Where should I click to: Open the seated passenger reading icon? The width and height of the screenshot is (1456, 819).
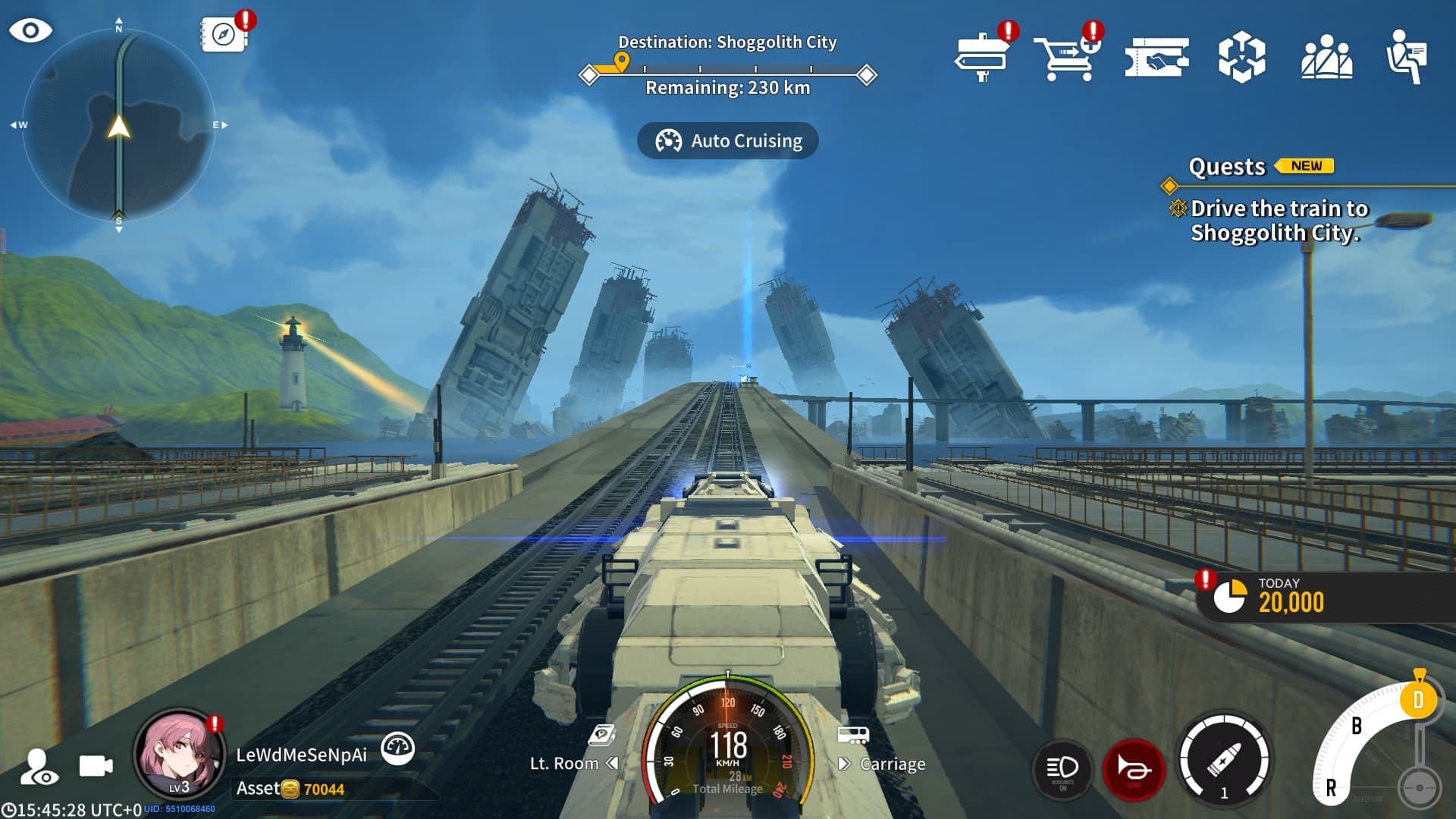pos(1407,58)
